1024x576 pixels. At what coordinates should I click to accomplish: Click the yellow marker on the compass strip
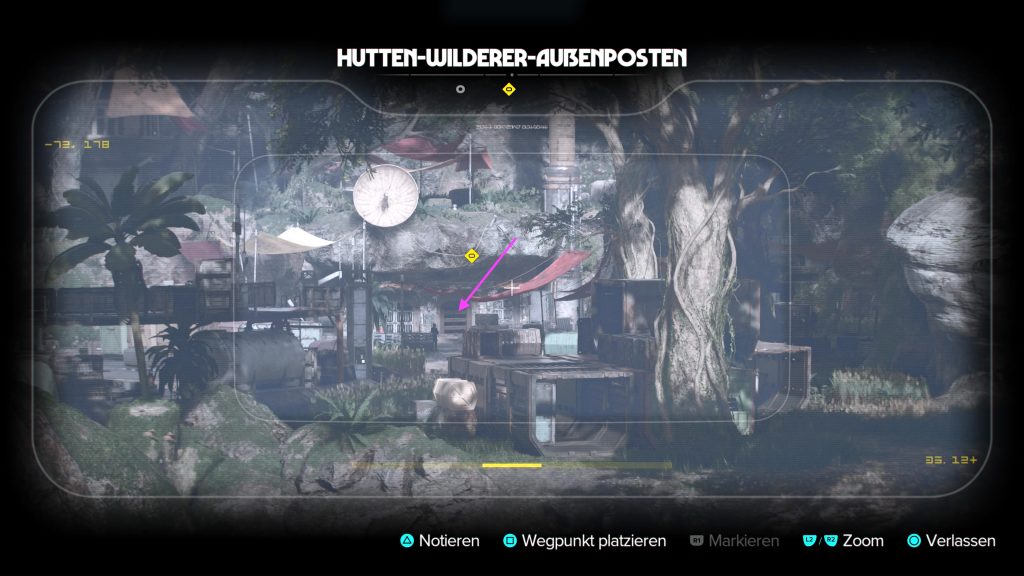coord(508,89)
